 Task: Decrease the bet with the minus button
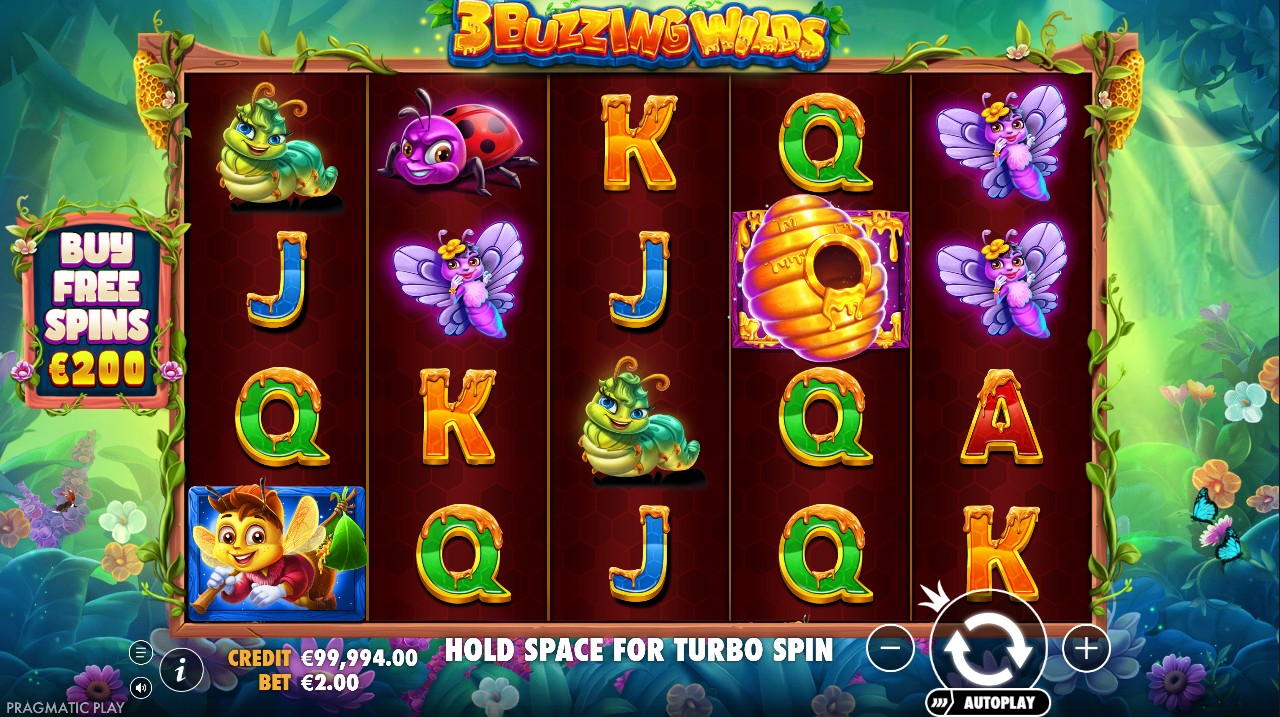coord(890,650)
